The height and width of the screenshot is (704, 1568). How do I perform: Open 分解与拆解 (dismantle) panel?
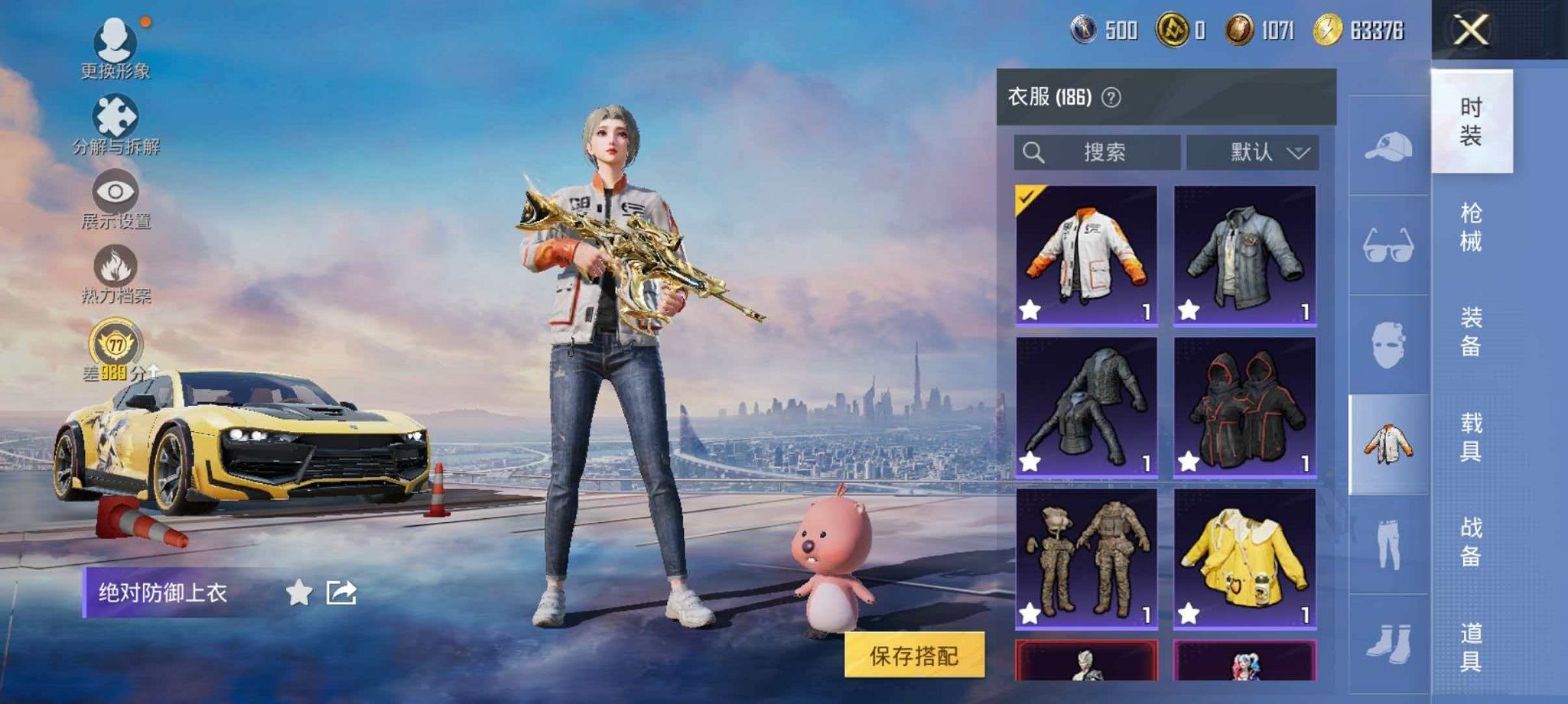tap(113, 118)
